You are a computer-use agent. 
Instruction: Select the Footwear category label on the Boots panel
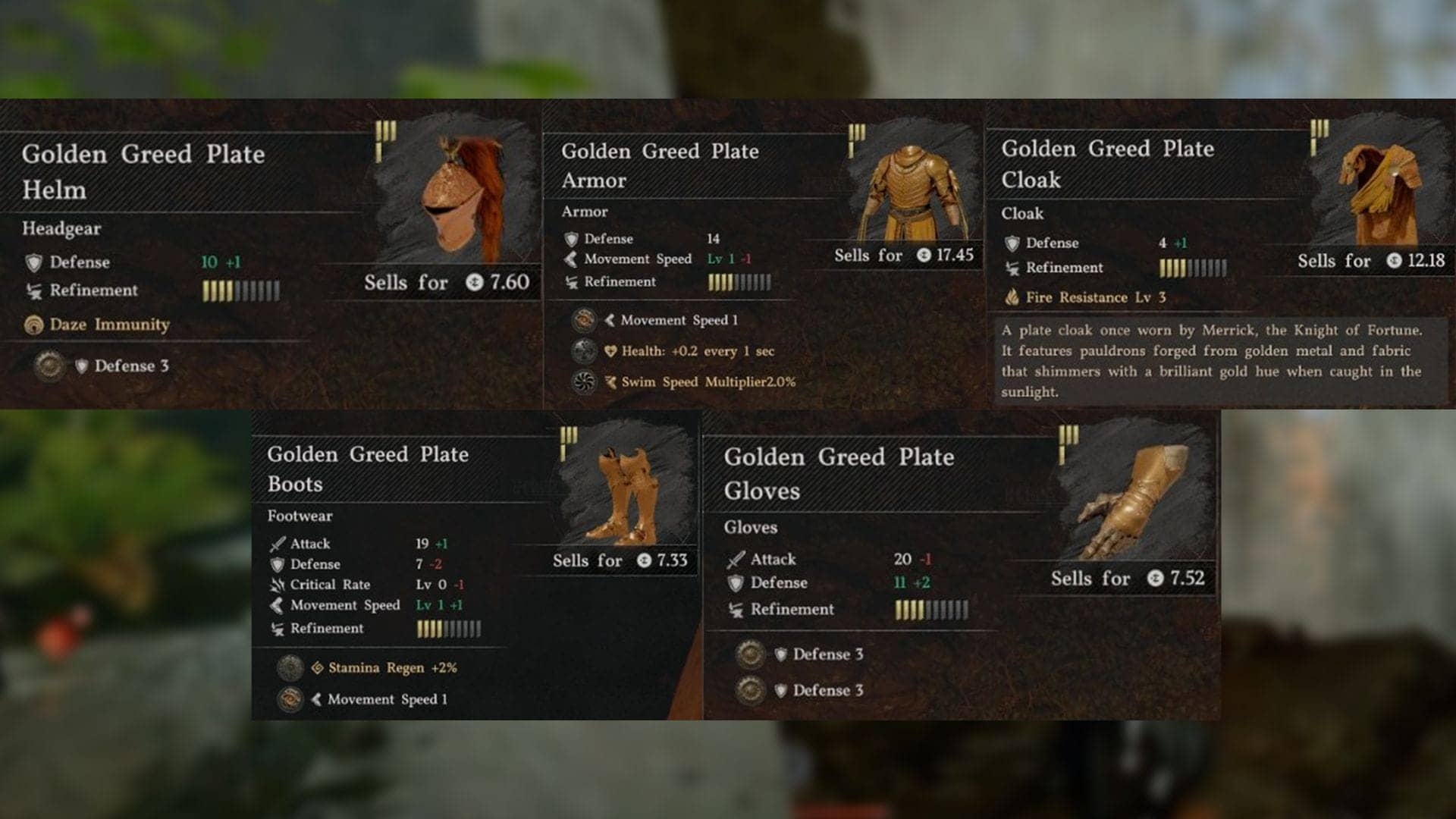click(x=298, y=516)
